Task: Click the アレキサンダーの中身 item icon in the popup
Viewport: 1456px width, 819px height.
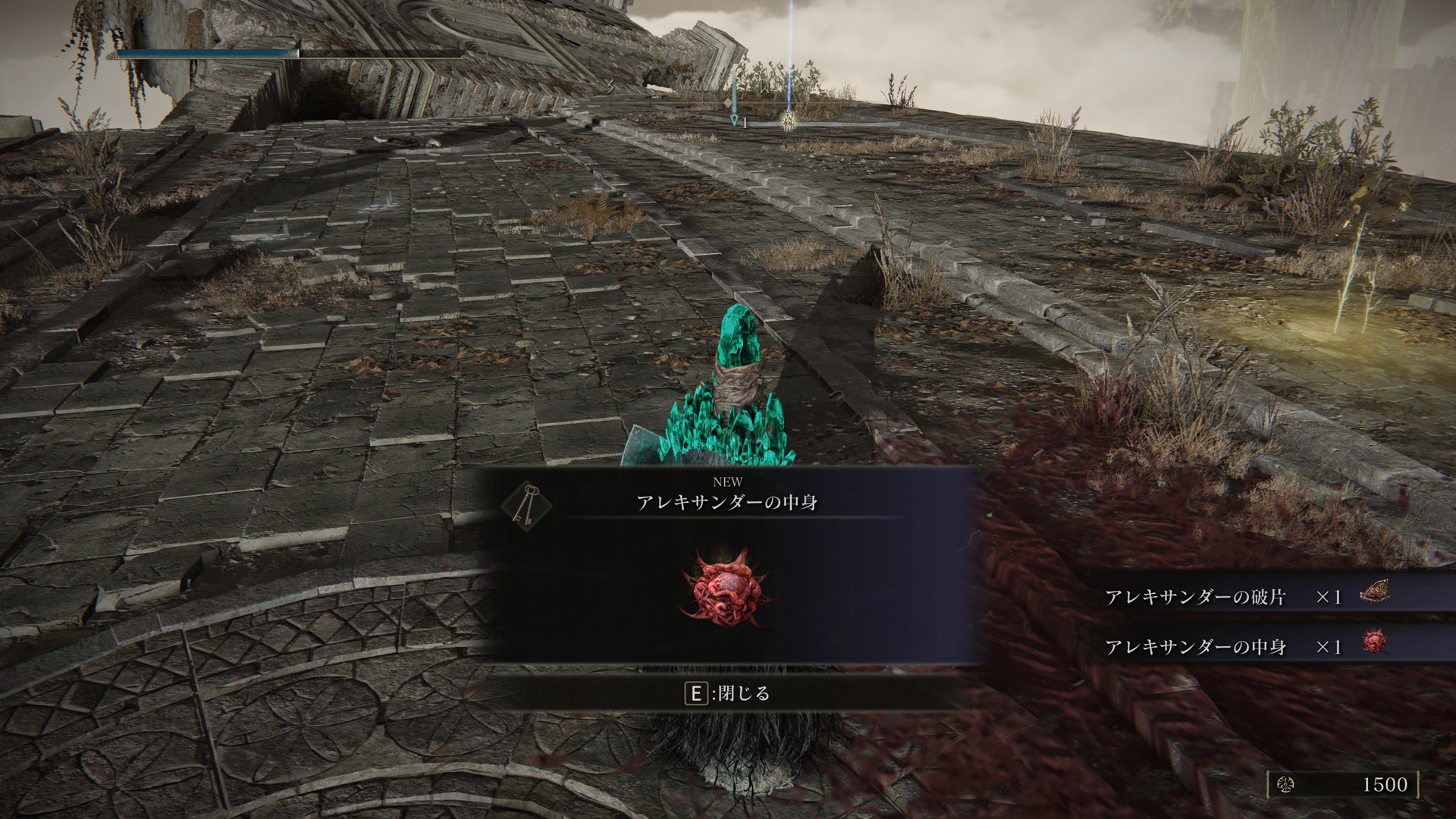Action: [726, 588]
